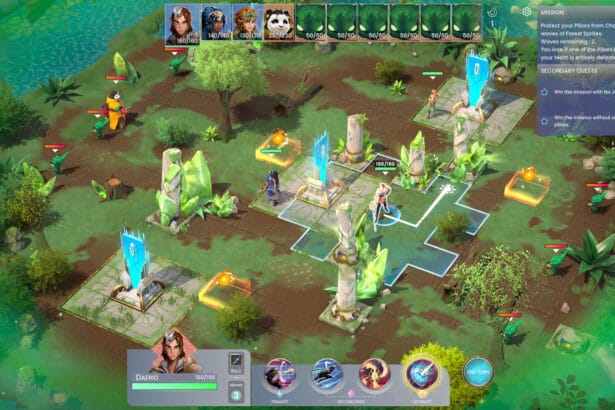Select the goggles hero turn portrait

(246, 20)
